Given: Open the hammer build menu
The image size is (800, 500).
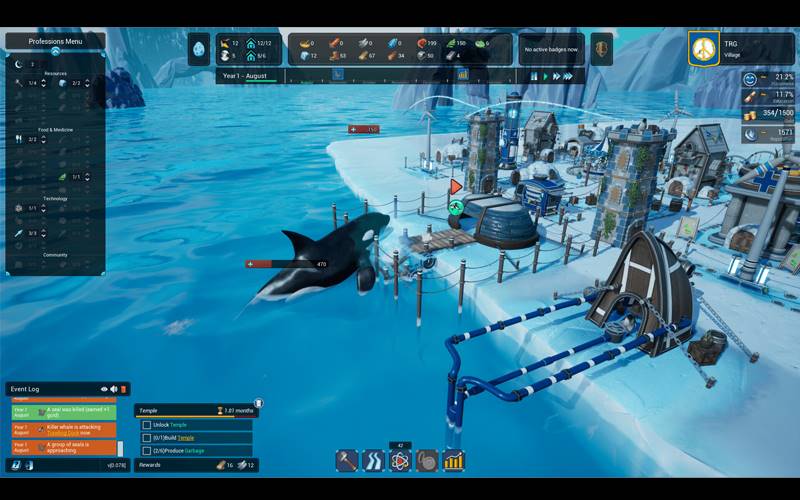Looking at the screenshot, I should [x=346, y=461].
